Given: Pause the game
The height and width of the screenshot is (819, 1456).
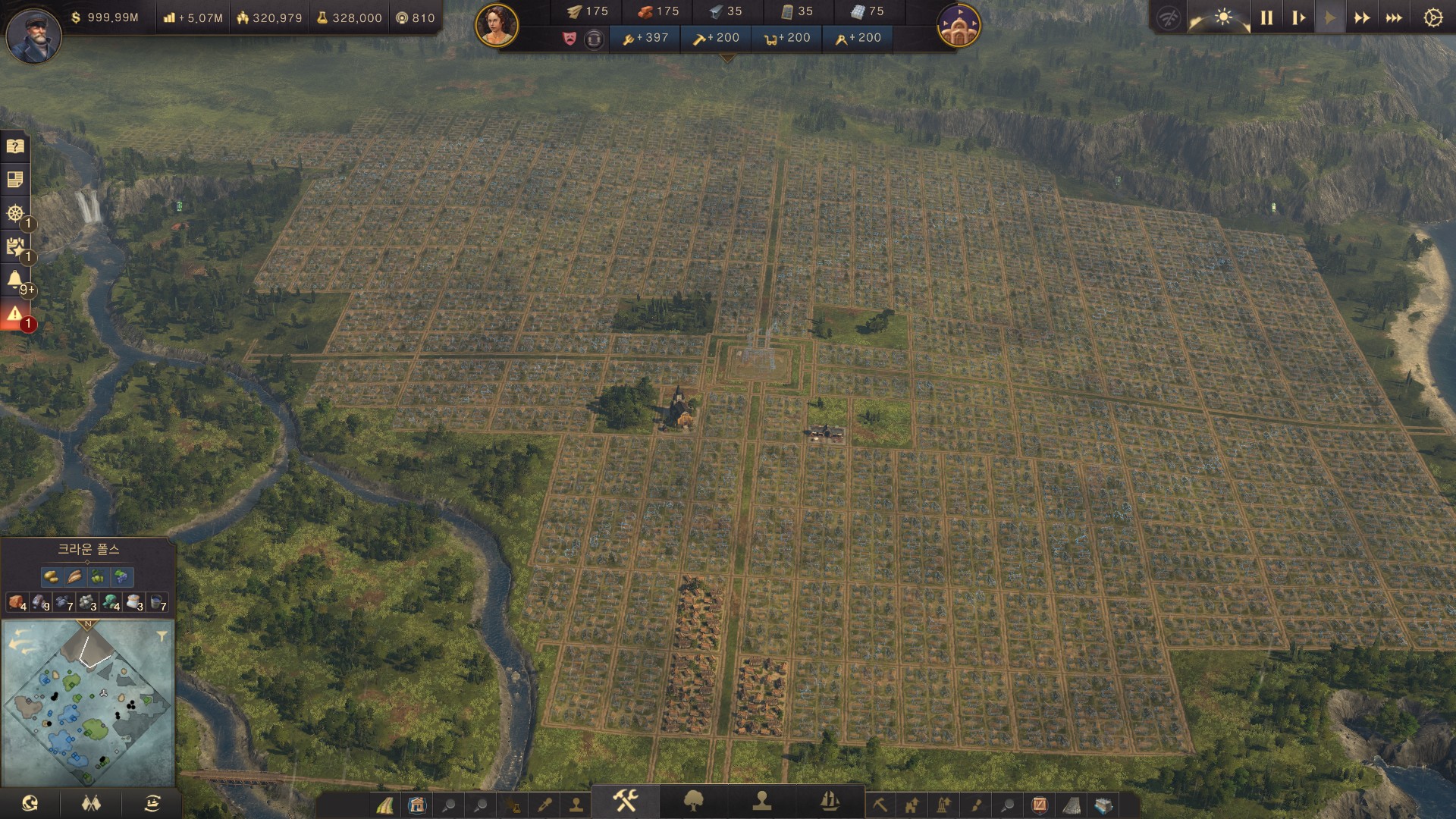Looking at the screenshot, I should [1266, 17].
